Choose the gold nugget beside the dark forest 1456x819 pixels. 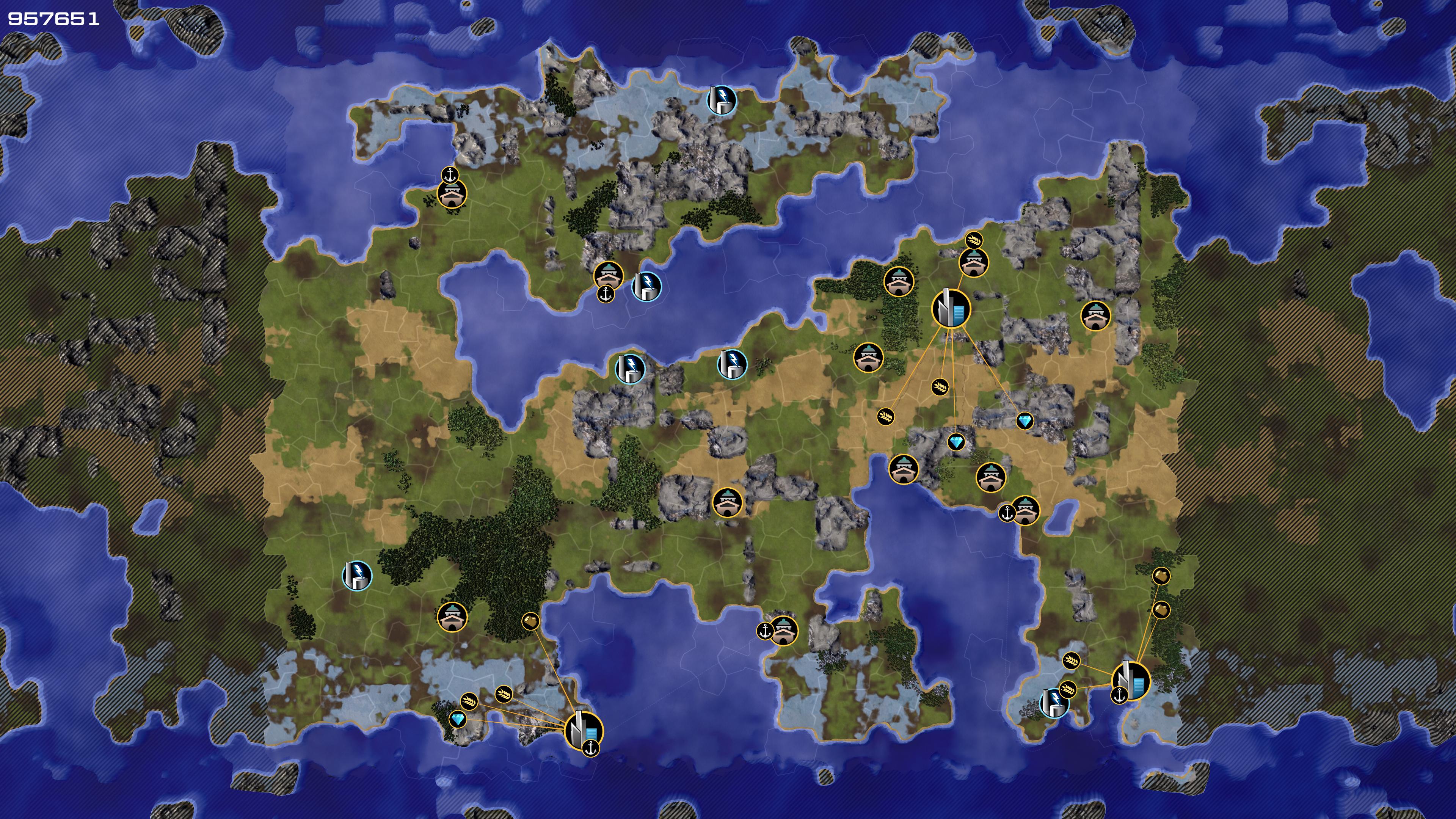click(530, 622)
